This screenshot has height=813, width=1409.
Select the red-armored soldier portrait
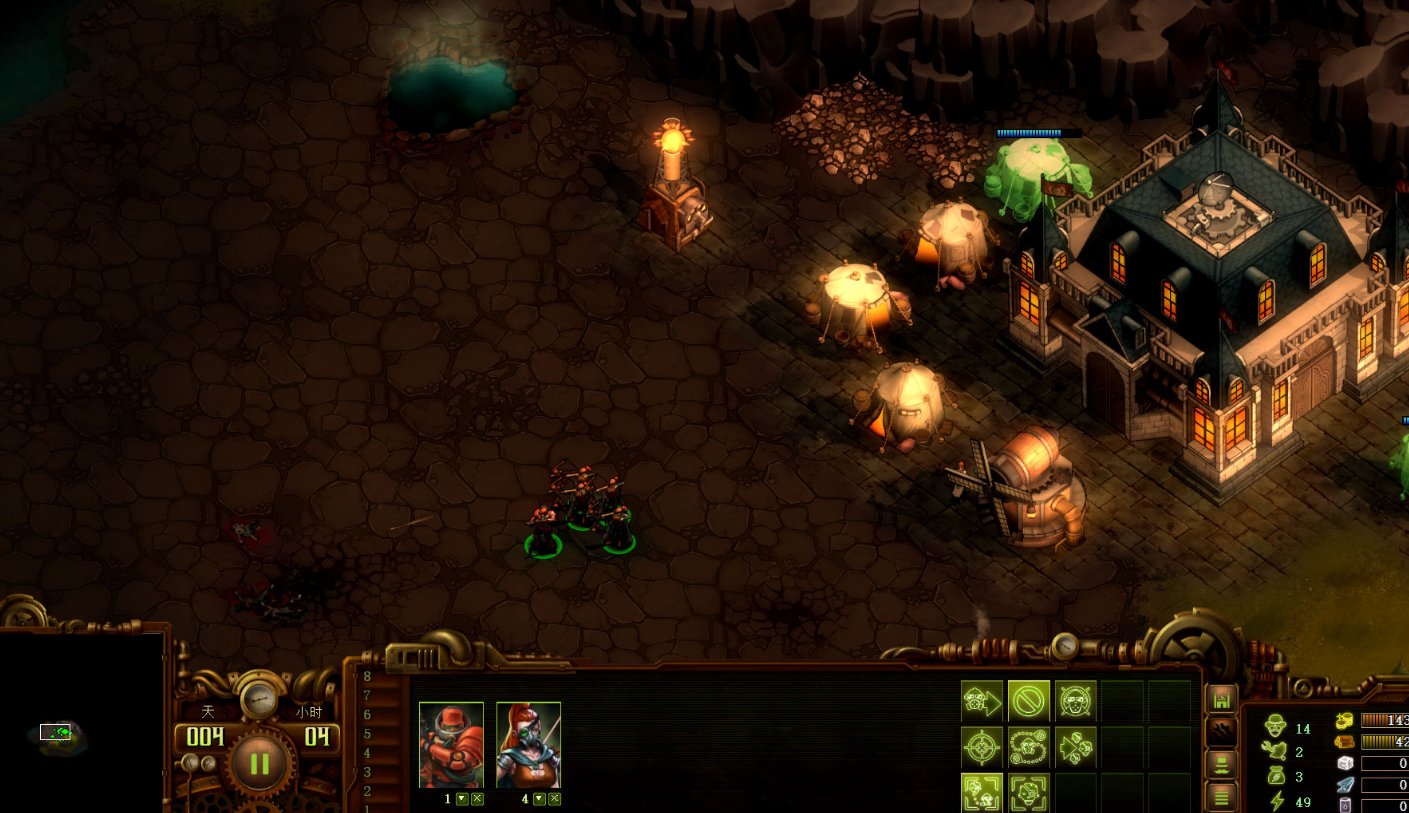[451, 744]
